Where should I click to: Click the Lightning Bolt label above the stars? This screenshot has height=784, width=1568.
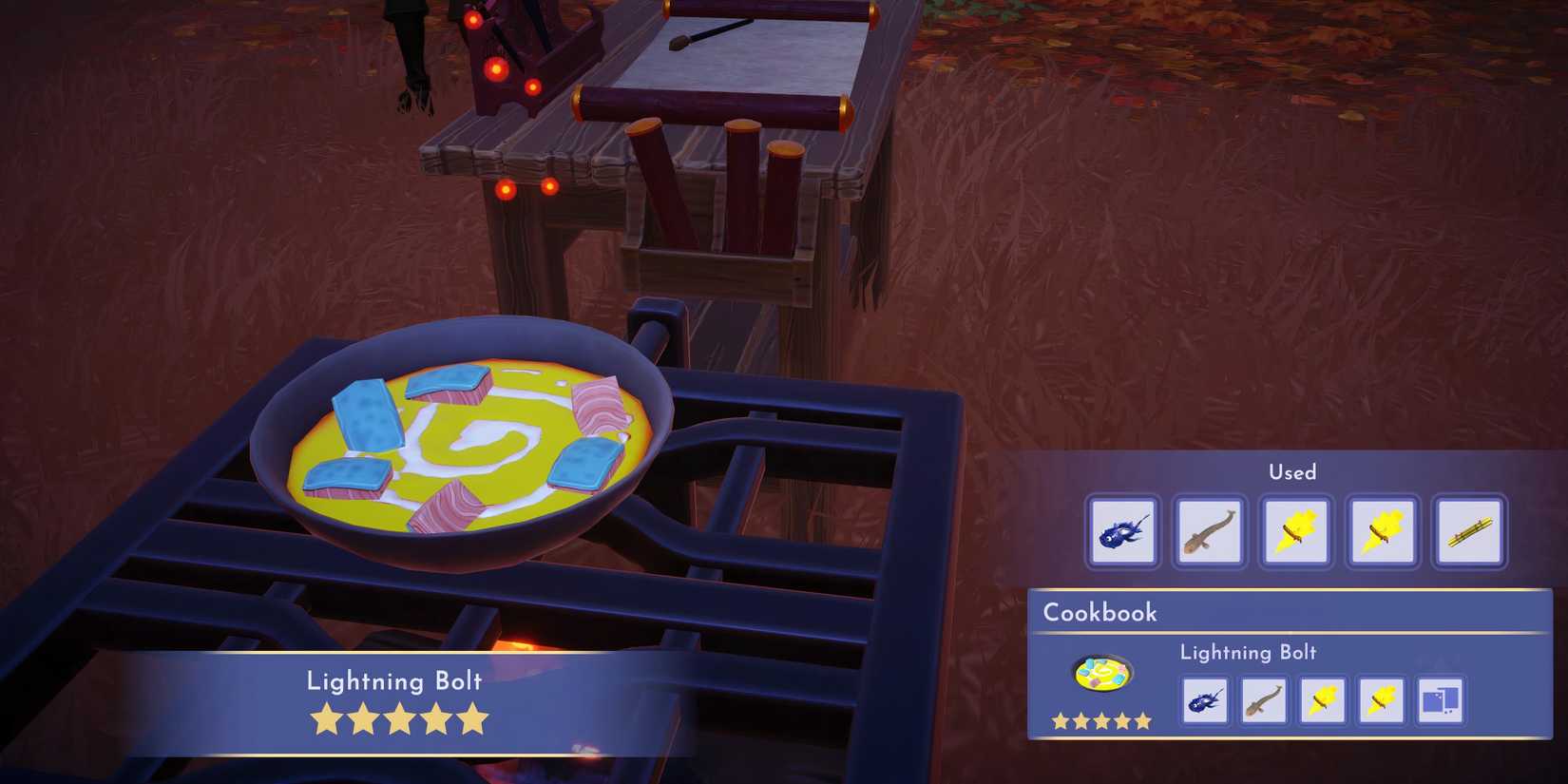[395, 681]
